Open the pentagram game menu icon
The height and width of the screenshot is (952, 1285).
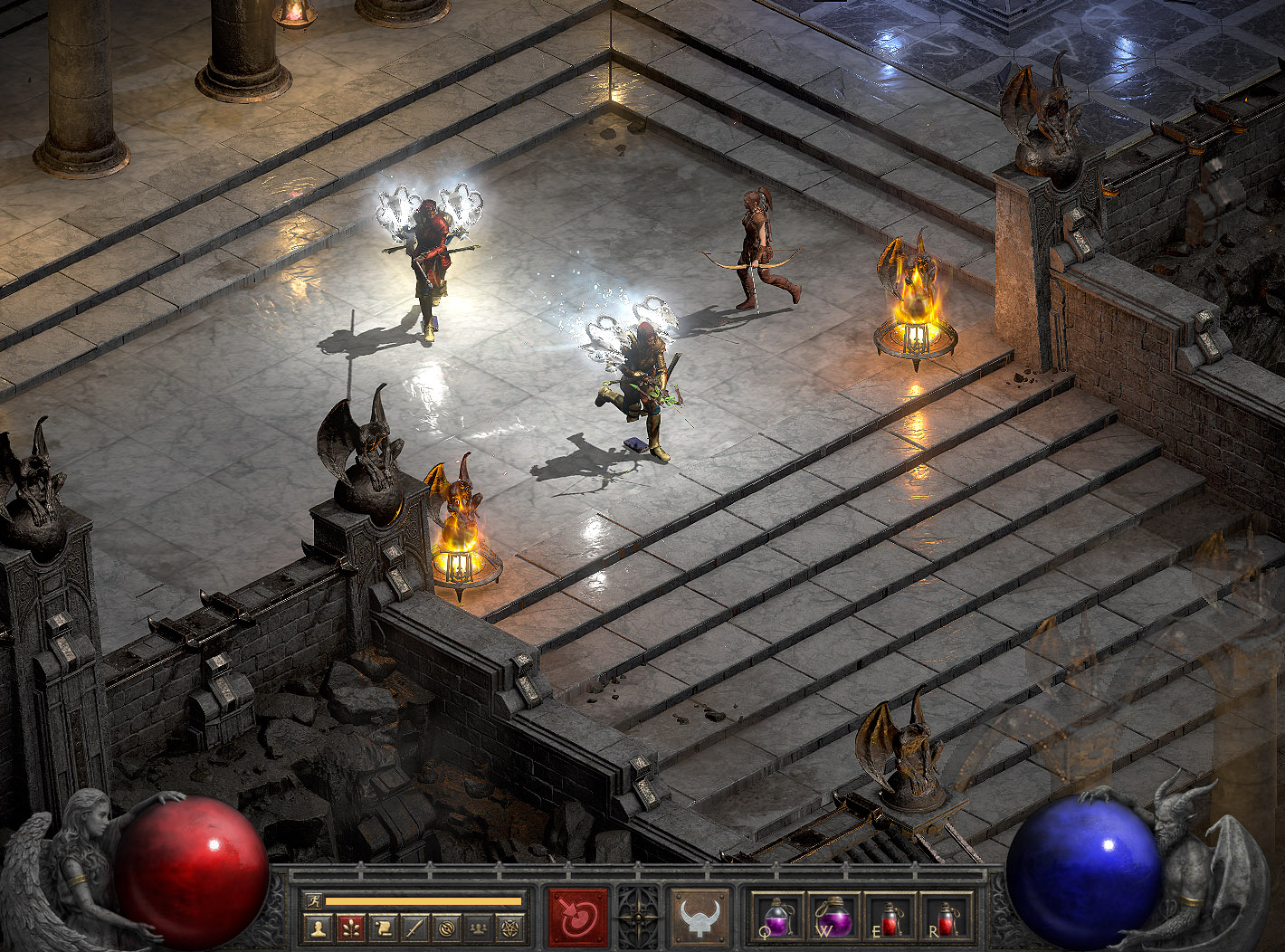[511, 928]
